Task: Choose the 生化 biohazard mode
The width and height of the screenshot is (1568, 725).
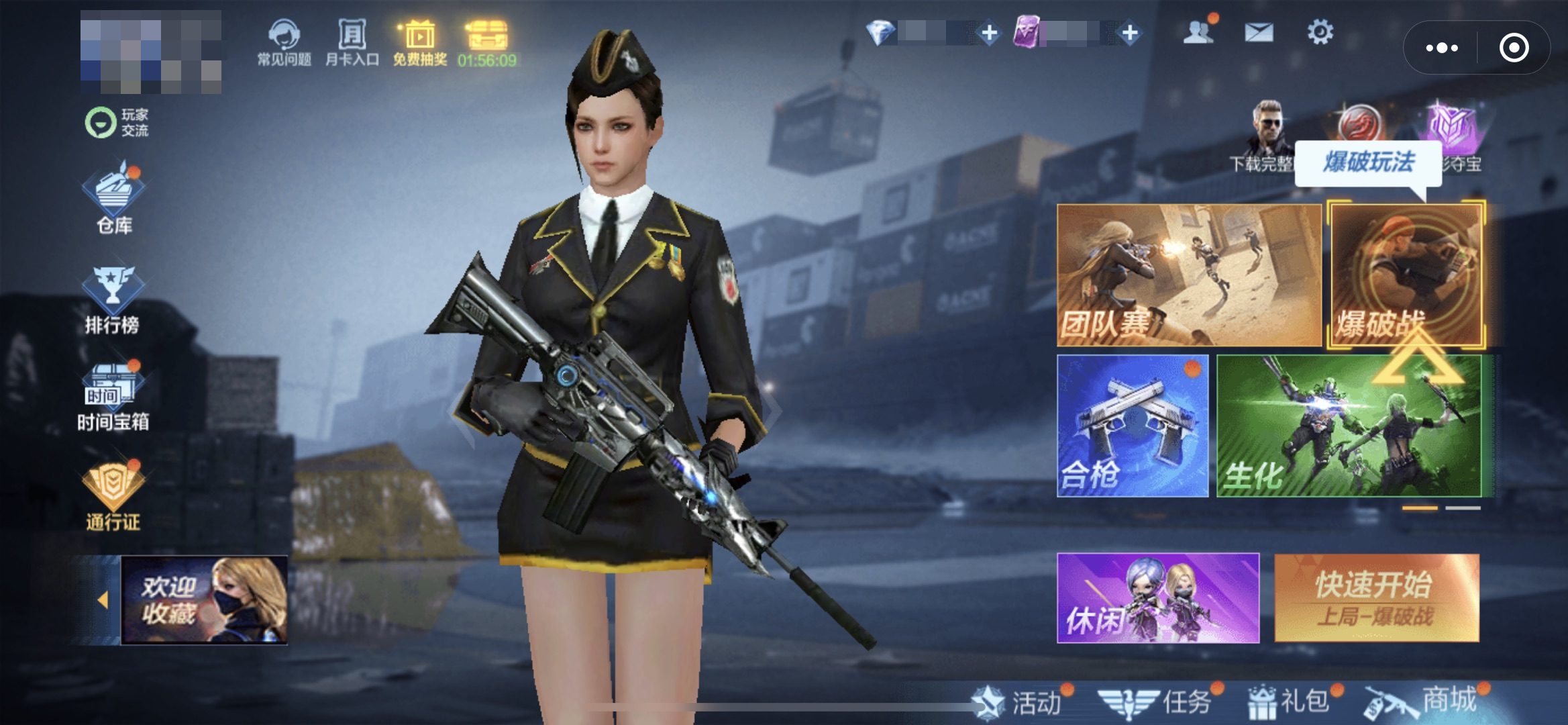Action: [x=1349, y=426]
